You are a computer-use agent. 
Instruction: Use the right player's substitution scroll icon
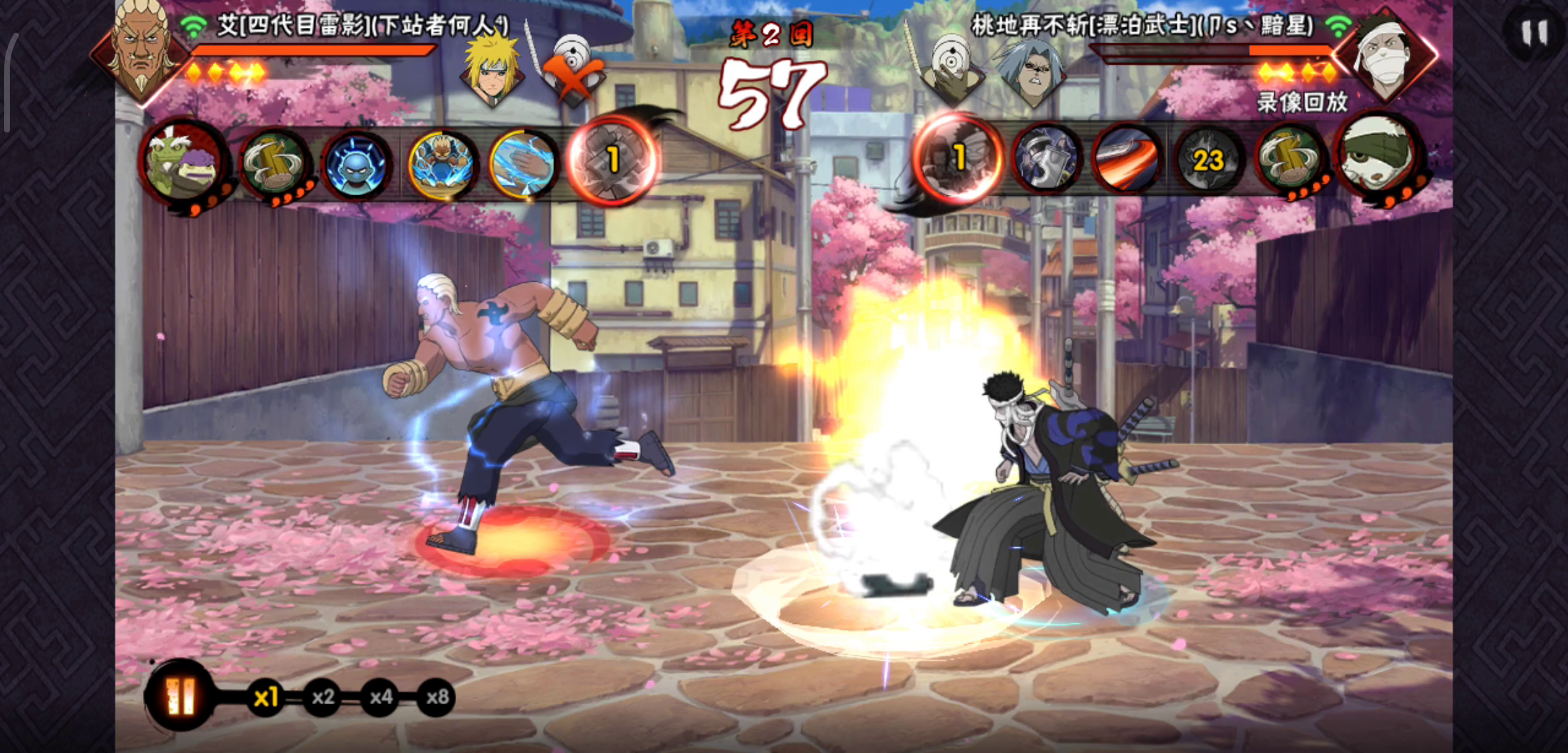1290,161
